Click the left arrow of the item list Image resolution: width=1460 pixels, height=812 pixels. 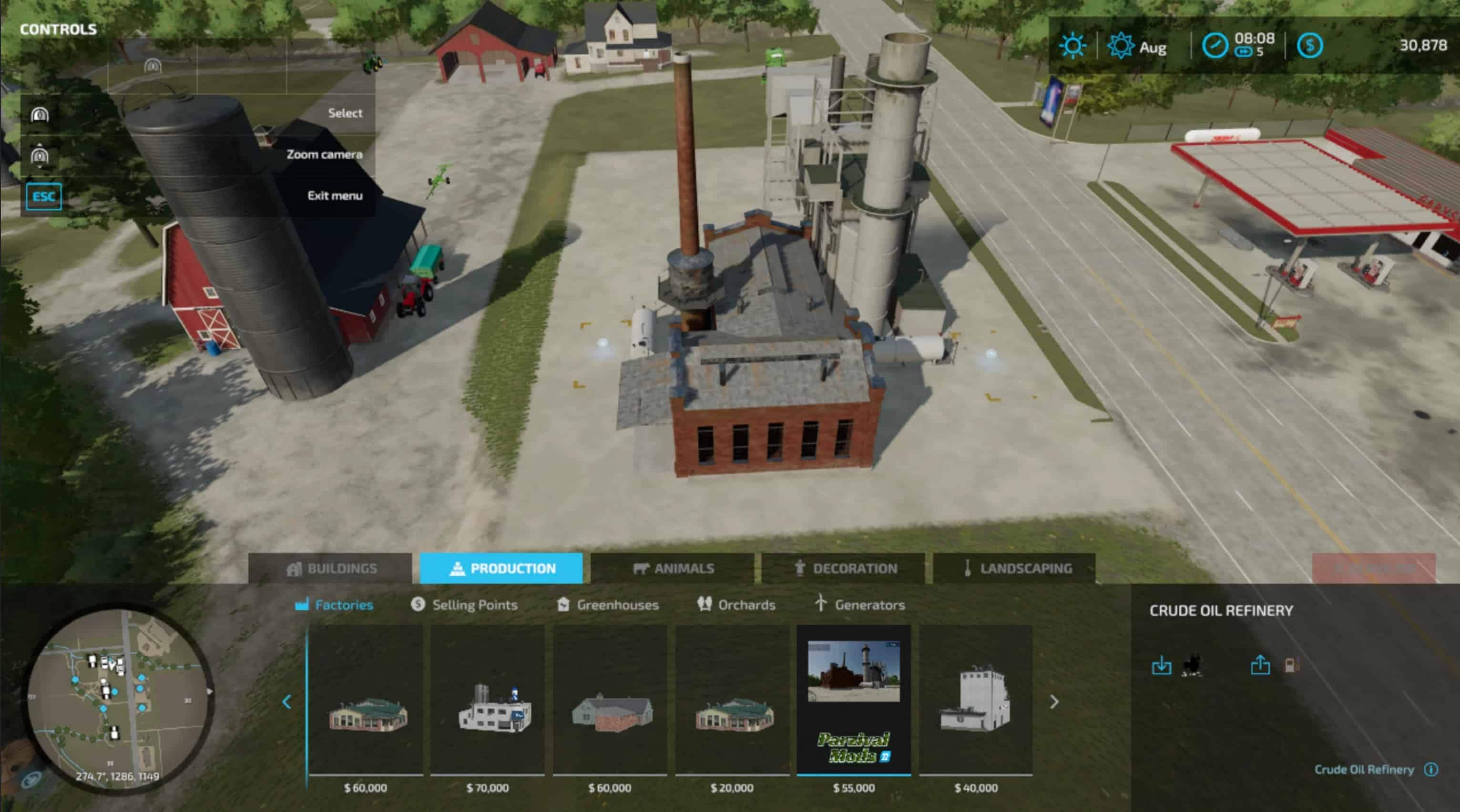click(287, 702)
